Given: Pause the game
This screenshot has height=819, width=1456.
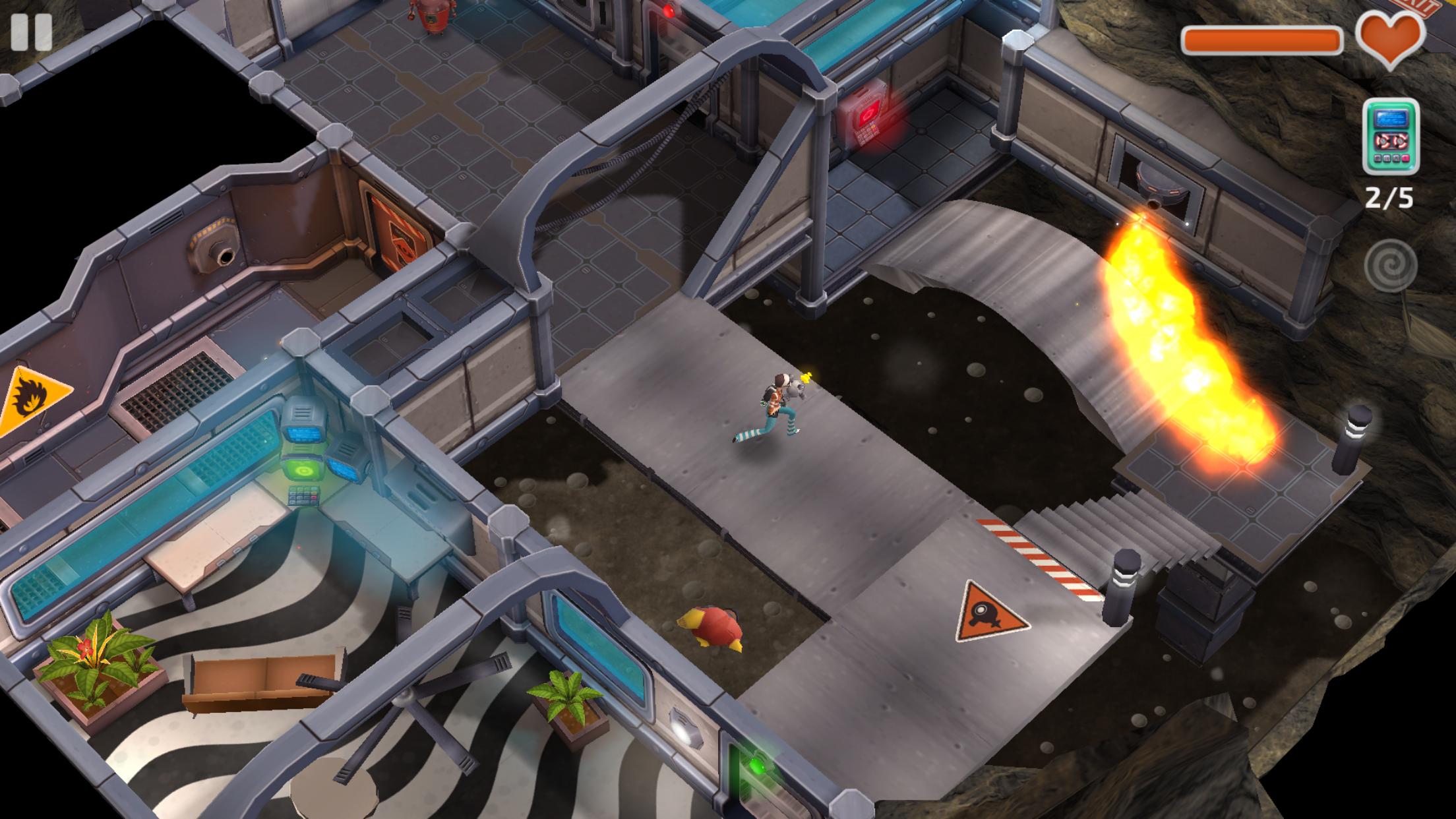Looking at the screenshot, I should click(x=31, y=32).
